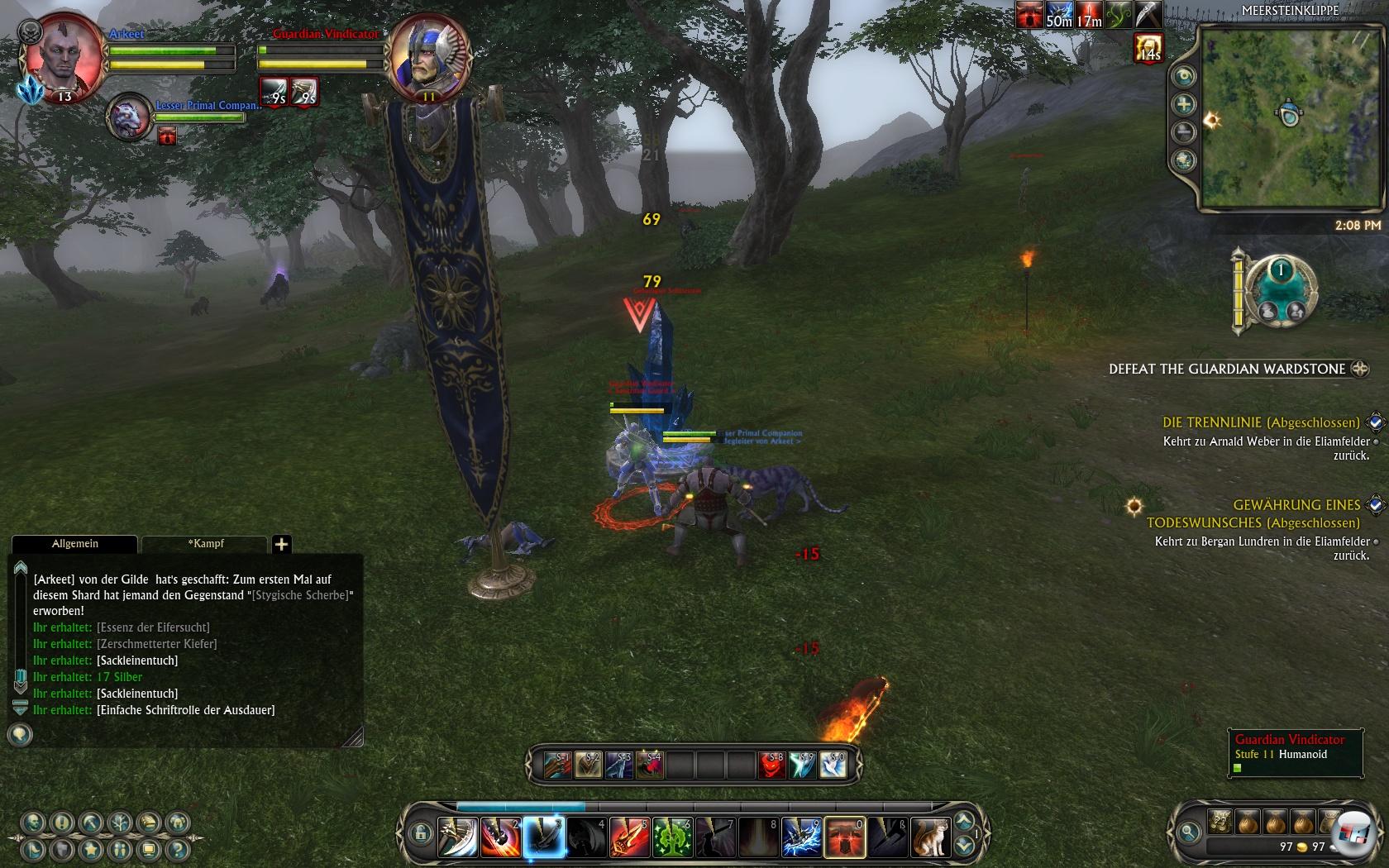Trigger the red bull head ability in slot 0

(845, 837)
